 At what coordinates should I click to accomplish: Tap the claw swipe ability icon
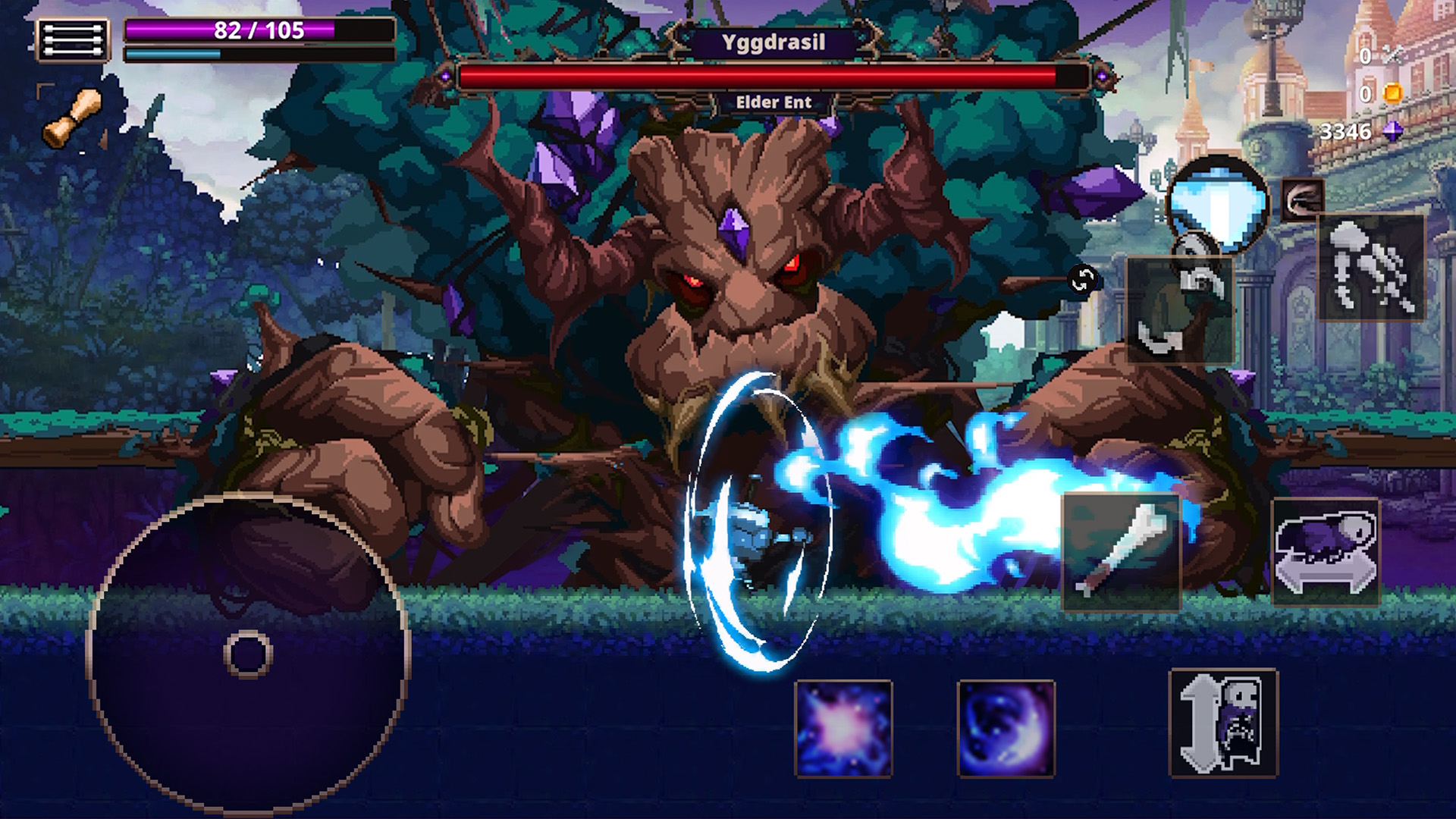1301,199
